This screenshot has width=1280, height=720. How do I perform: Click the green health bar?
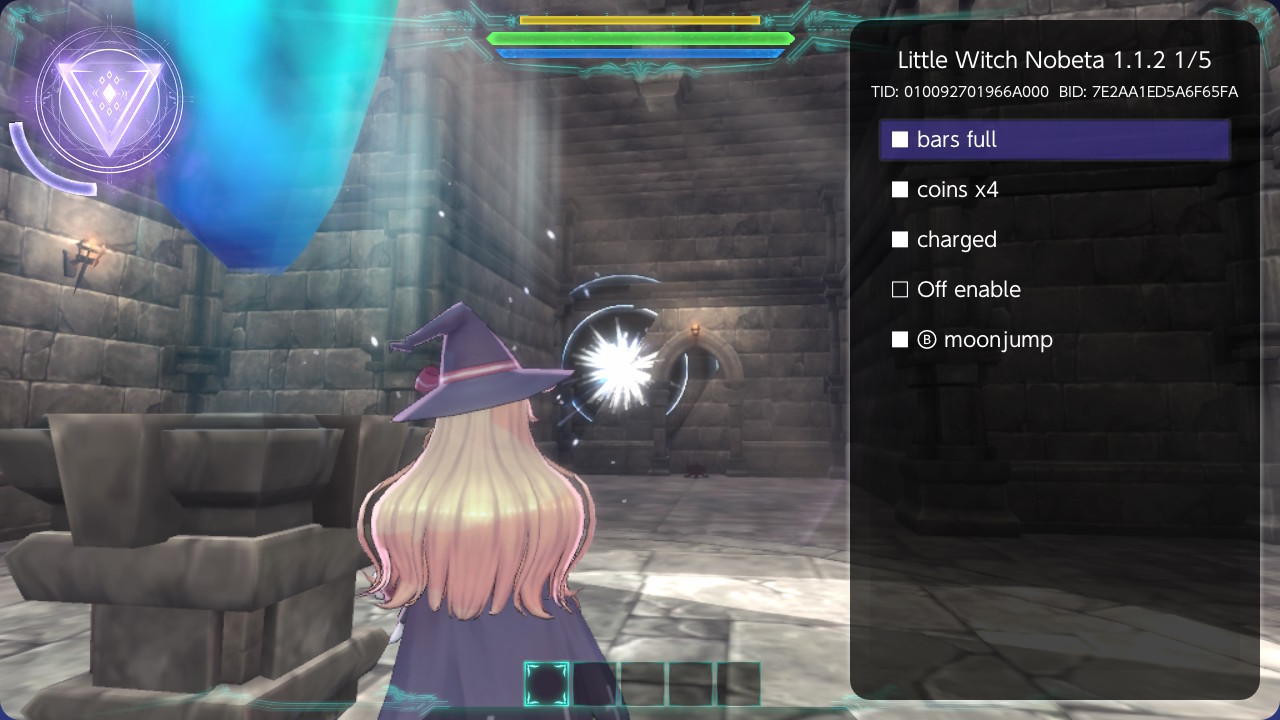640,36
